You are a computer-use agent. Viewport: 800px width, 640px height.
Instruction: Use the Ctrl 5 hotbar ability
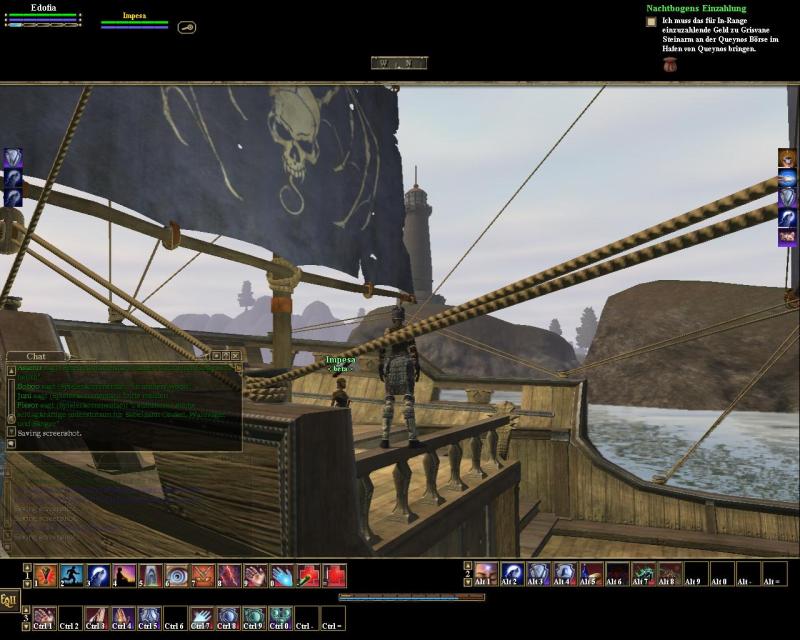[150, 618]
